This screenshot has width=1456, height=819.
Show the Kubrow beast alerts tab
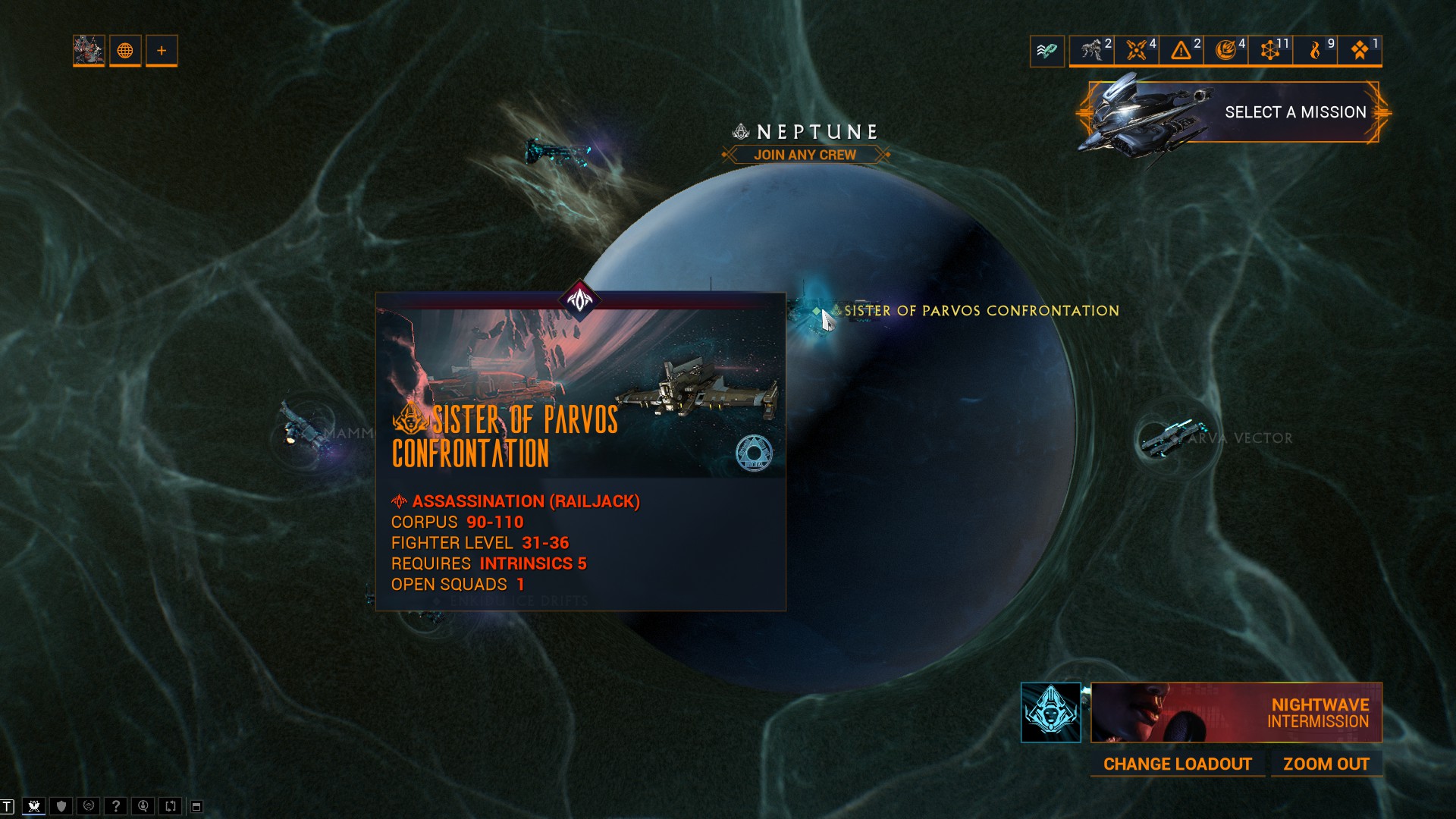[x=1092, y=51]
